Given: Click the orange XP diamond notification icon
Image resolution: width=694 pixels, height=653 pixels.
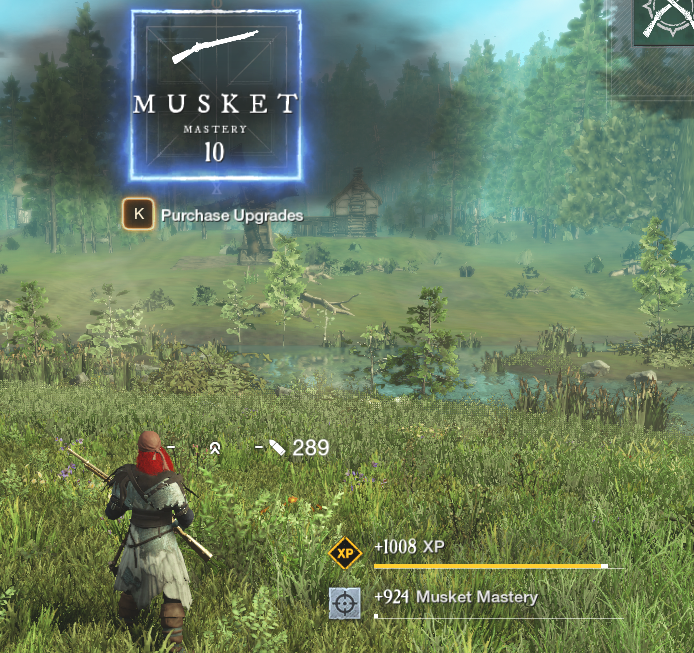Looking at the screenshot, I should tap(345, 552).
